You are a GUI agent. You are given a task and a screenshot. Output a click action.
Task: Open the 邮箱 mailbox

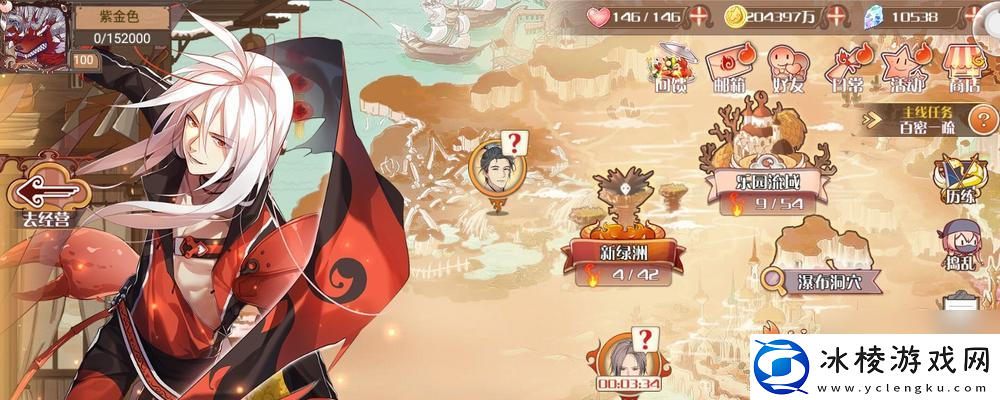pyautogui.click(x=727, y=68)
